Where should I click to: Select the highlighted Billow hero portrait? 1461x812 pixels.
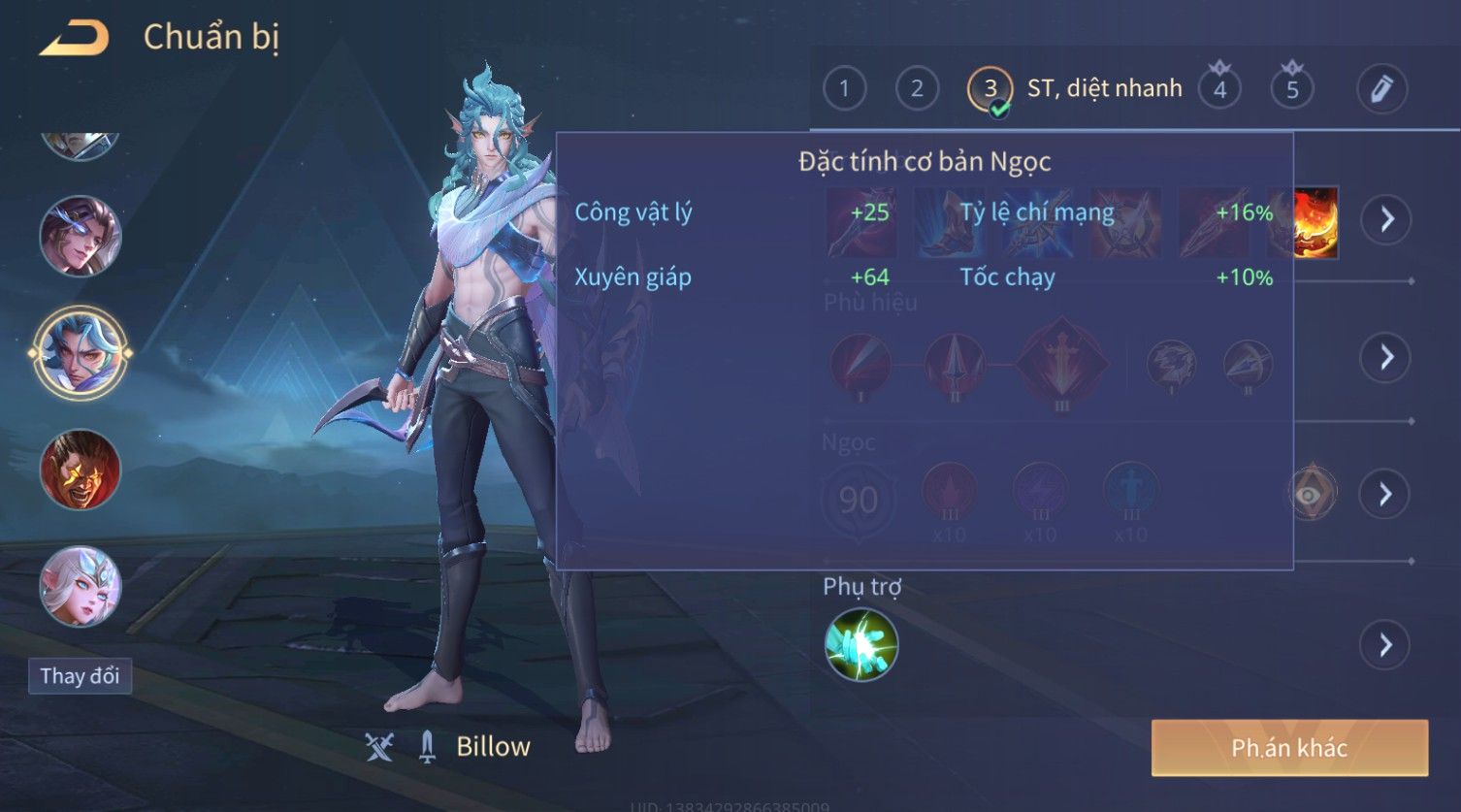coord(80,351)
